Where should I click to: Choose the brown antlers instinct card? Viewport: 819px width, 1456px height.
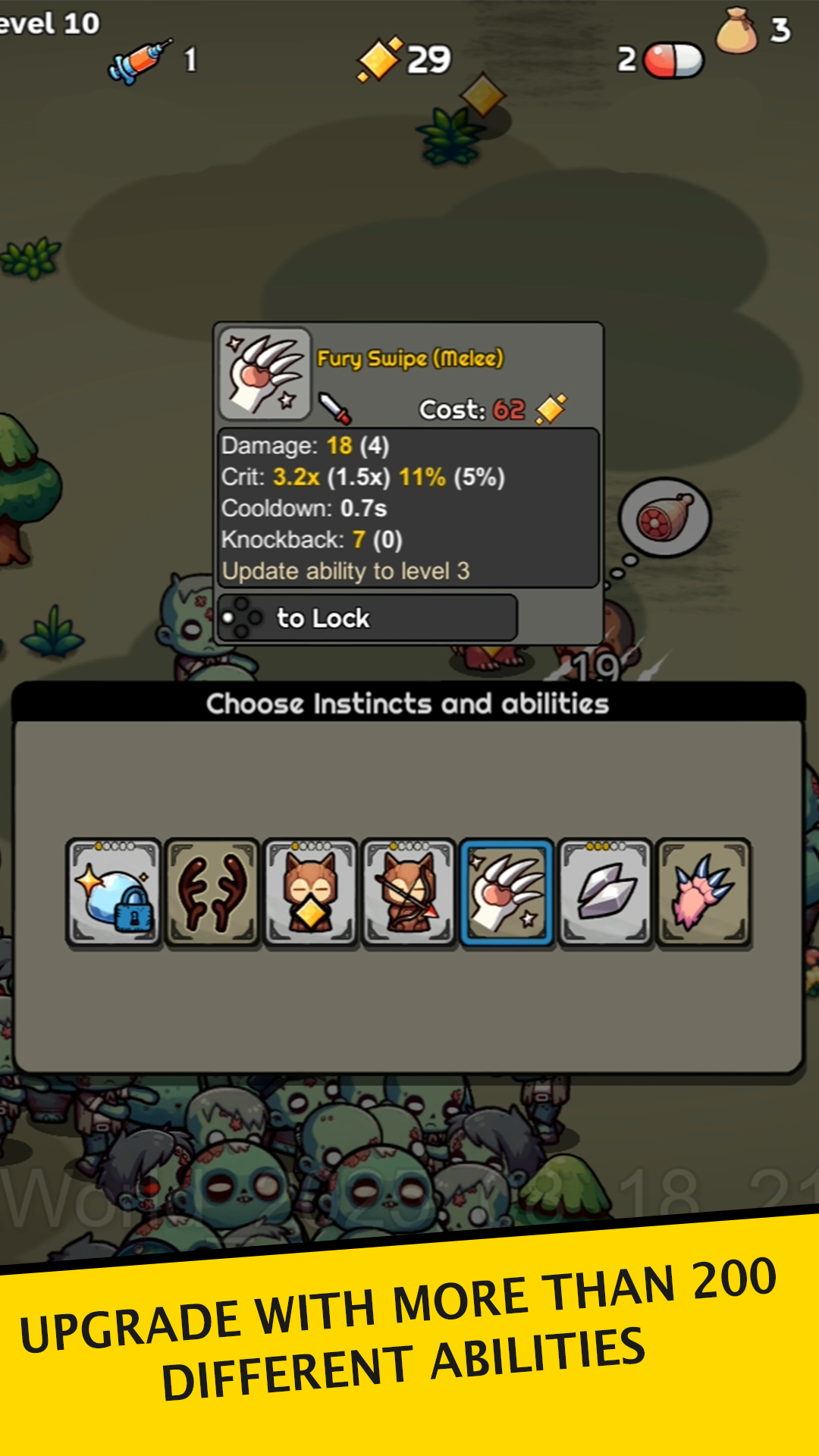(x=212, y=893)
